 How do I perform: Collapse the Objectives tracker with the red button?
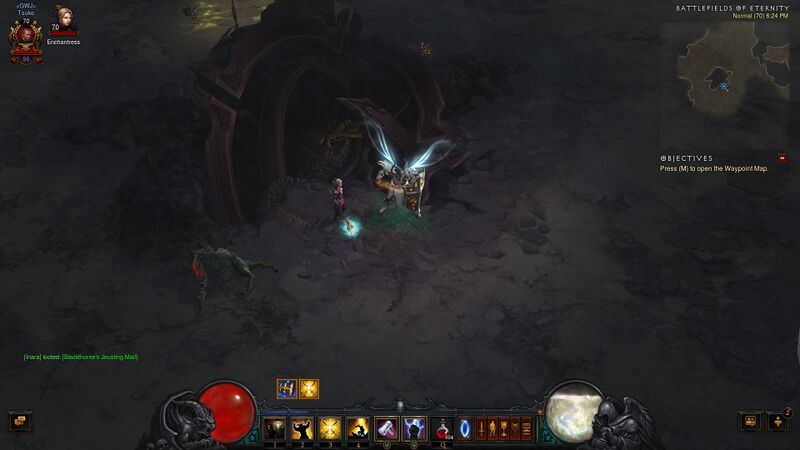(782, 158)
